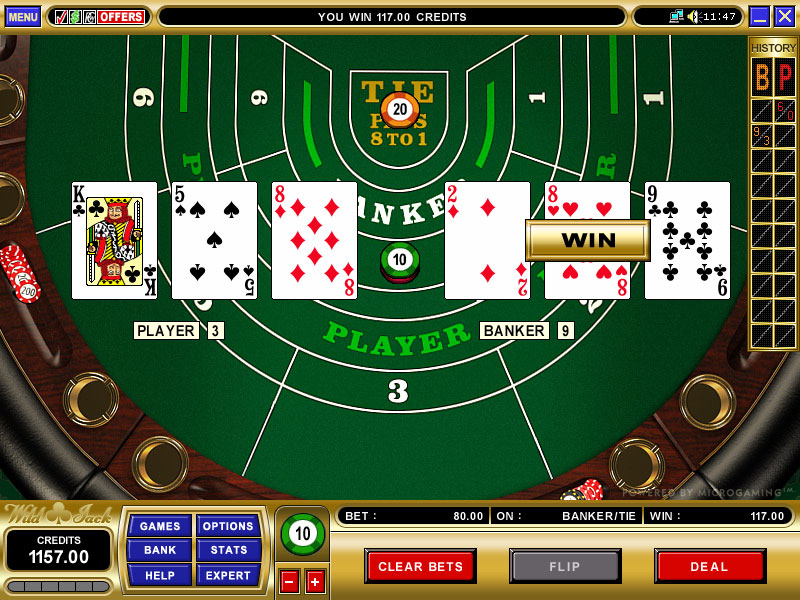The image size is (800, 600).
Task: Bet on the Player area of the table
Action: click(x=398, y=345)
